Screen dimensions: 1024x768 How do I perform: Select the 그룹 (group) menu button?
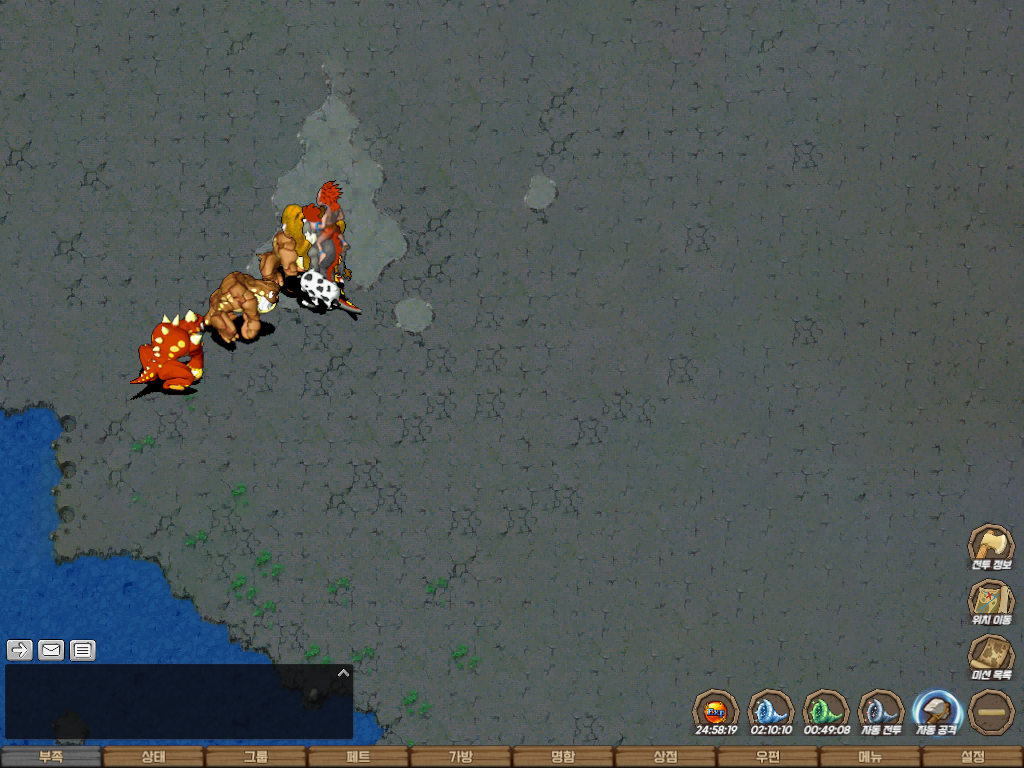click(256, 757)
